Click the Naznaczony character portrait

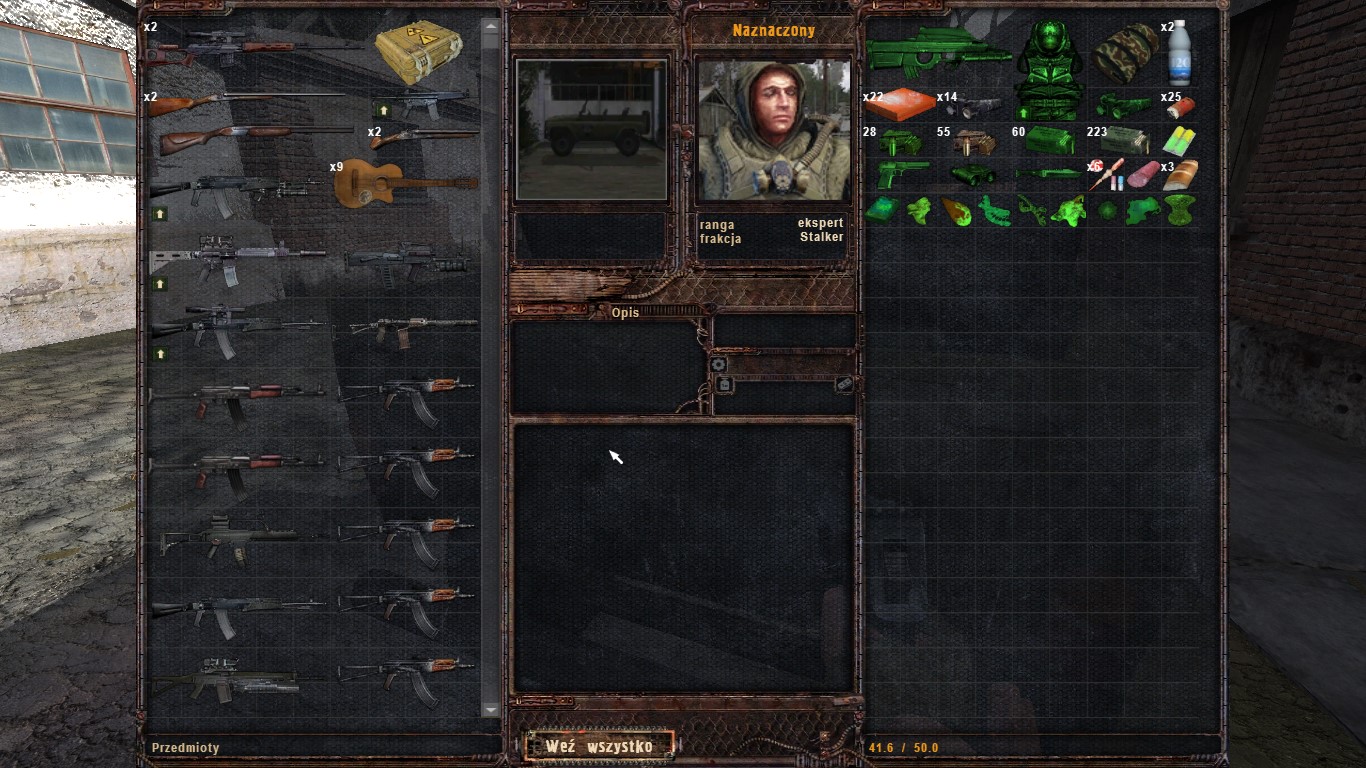click(773, 129)
